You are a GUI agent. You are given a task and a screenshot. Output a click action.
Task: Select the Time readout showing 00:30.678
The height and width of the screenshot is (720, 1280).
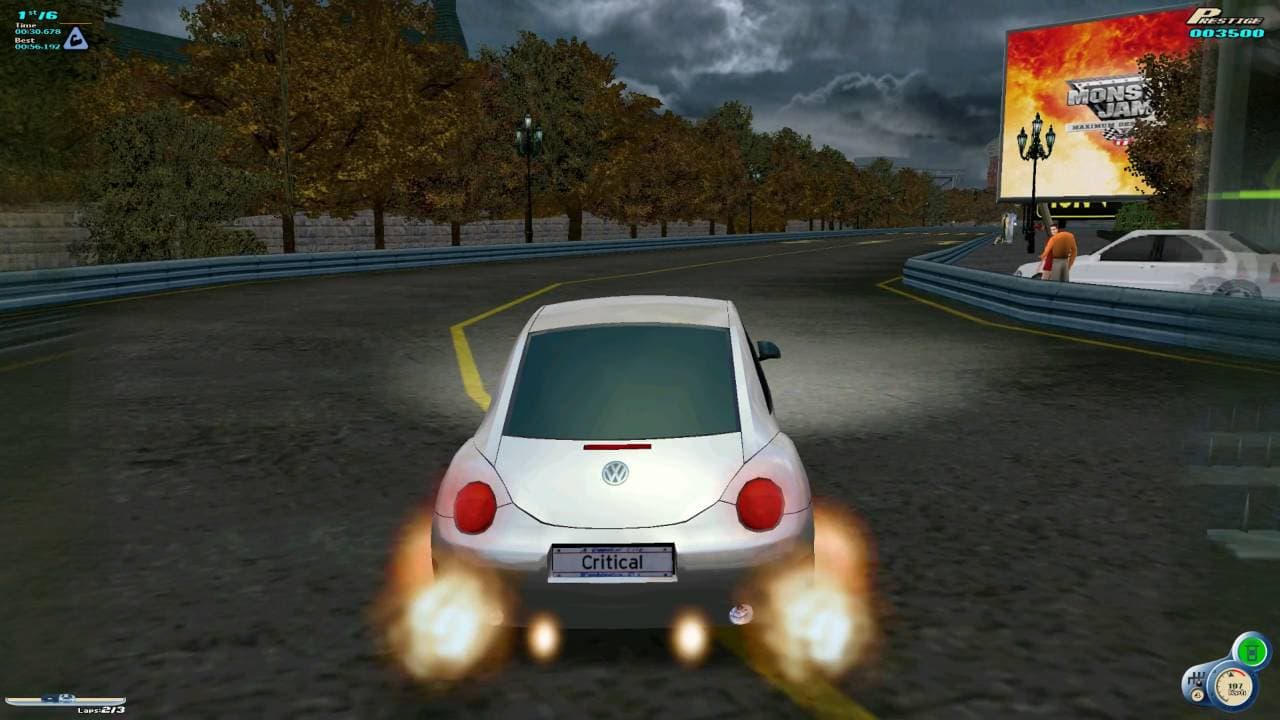coord(37,30)
